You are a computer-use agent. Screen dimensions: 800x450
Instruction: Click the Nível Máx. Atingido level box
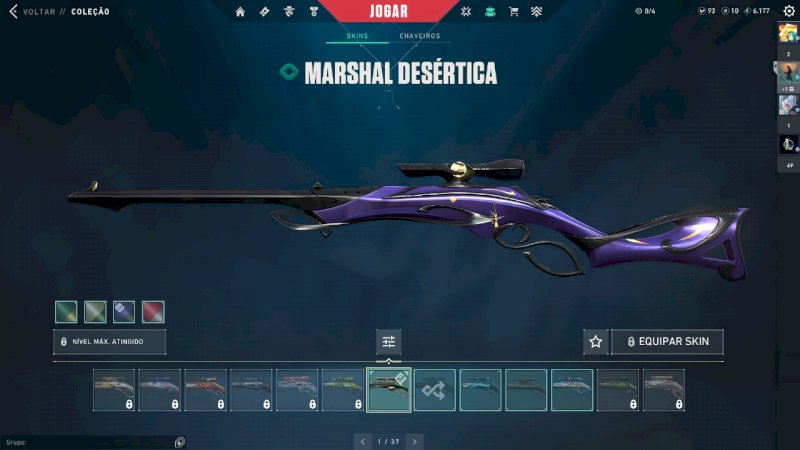109,342
